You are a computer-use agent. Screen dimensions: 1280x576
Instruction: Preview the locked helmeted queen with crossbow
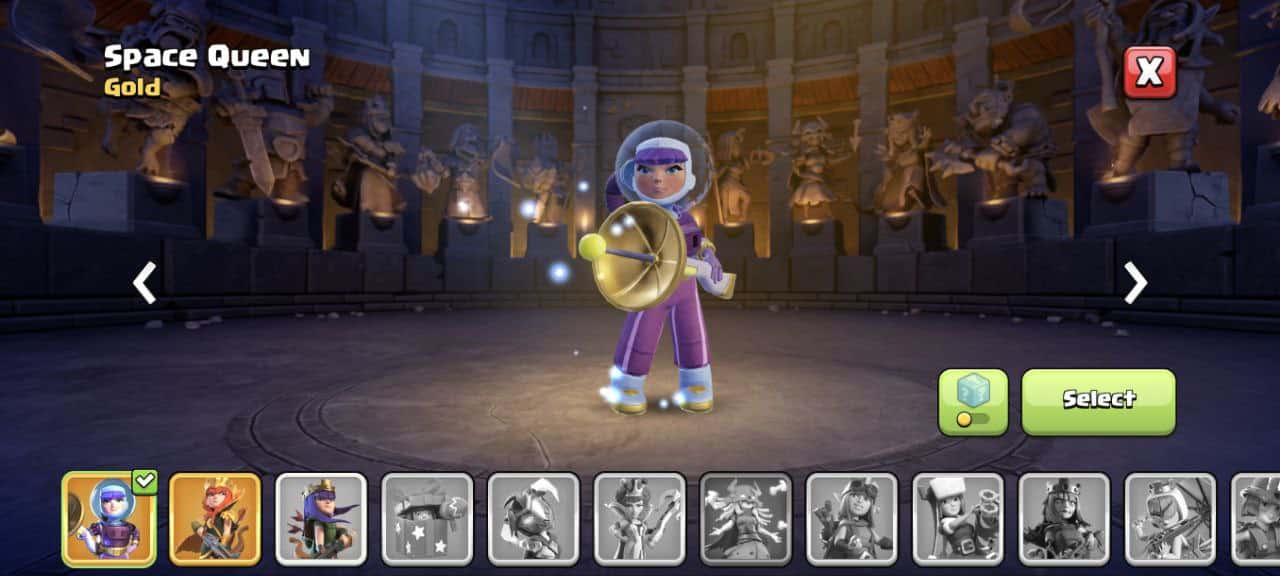click(1169, 519)
